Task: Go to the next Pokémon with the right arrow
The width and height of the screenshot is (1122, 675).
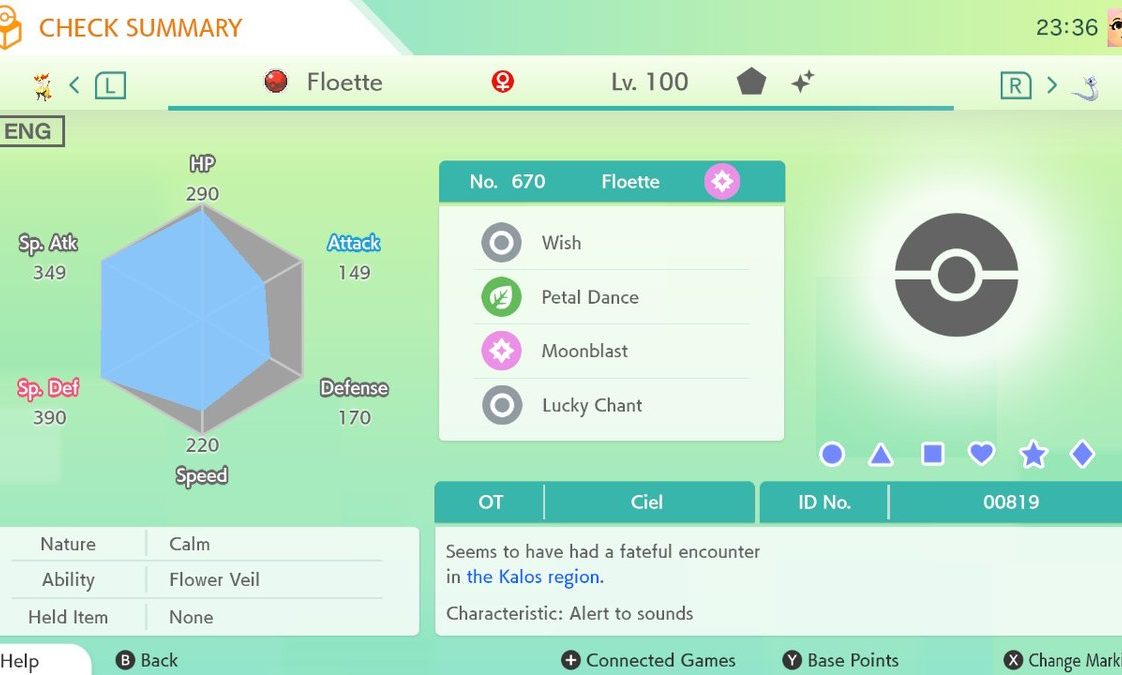Action: (1051, 85)
